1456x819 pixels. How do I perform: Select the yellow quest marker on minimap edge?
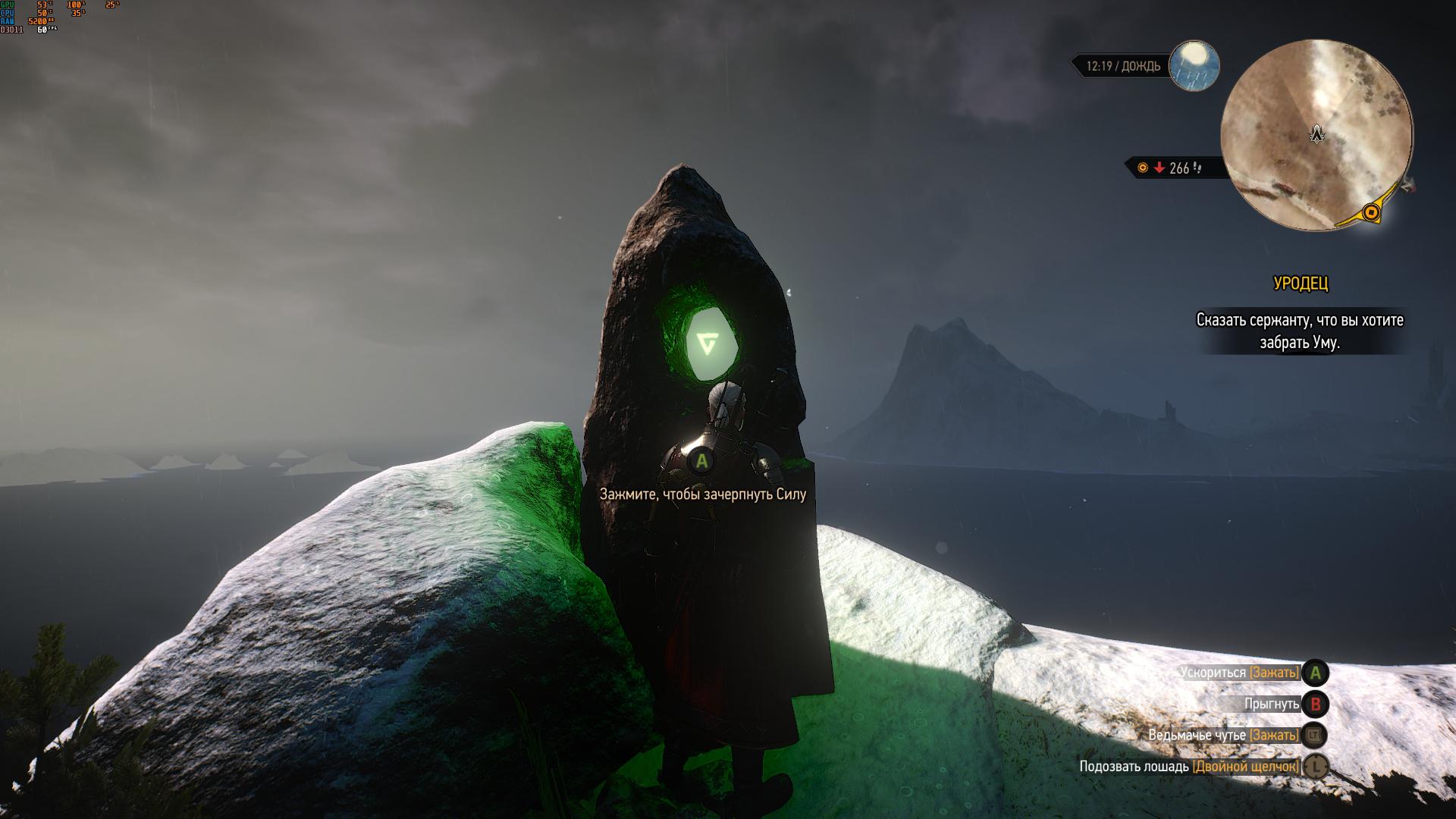(x=1370, y=213)
